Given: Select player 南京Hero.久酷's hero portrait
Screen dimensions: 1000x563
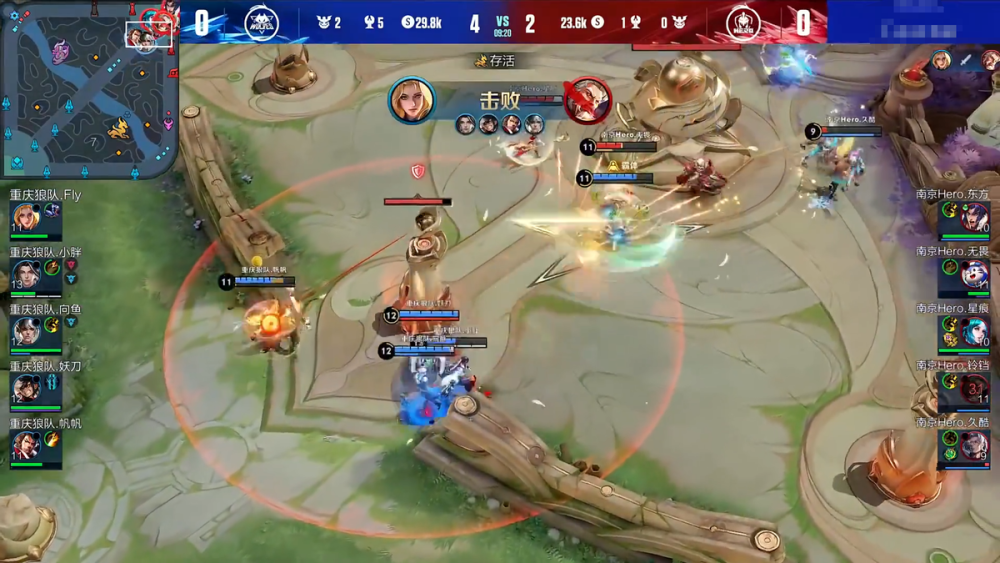Looking at the screenshot, I should click(974, 445).
